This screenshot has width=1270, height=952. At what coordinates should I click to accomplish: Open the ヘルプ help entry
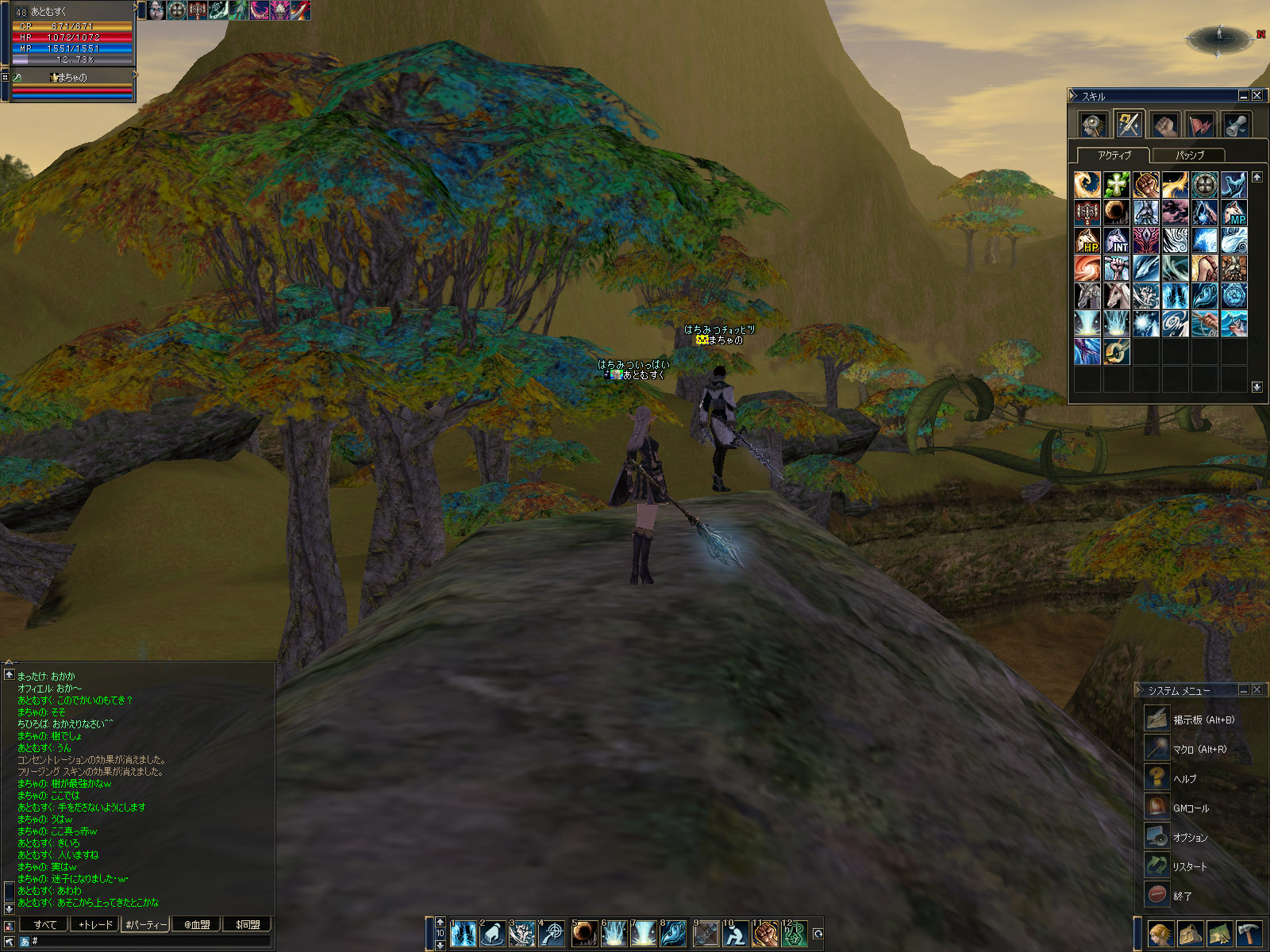1184,778
